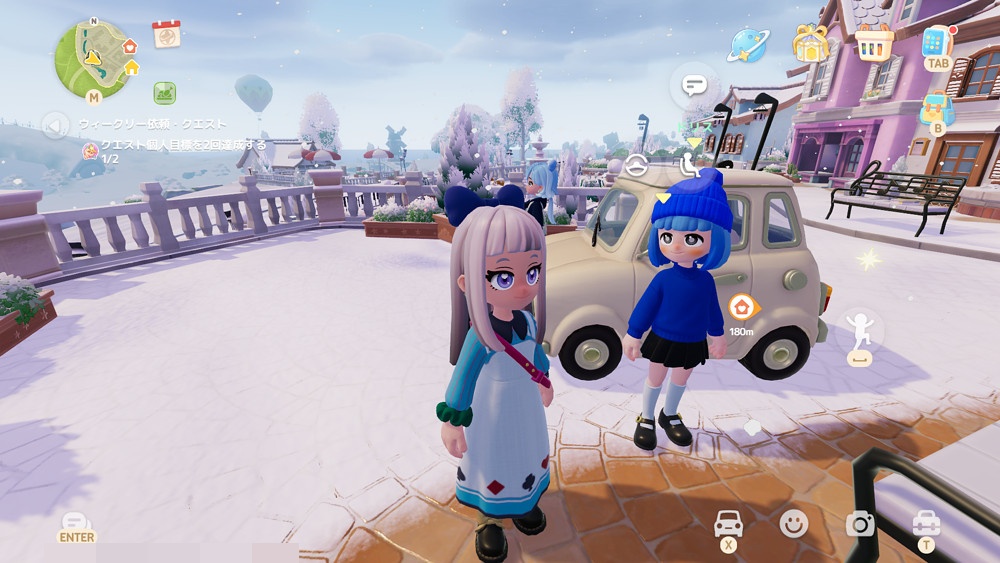Select the steering wheel drive option
The width and height of the screenshot is (1000, 563).
click(637, 167)
